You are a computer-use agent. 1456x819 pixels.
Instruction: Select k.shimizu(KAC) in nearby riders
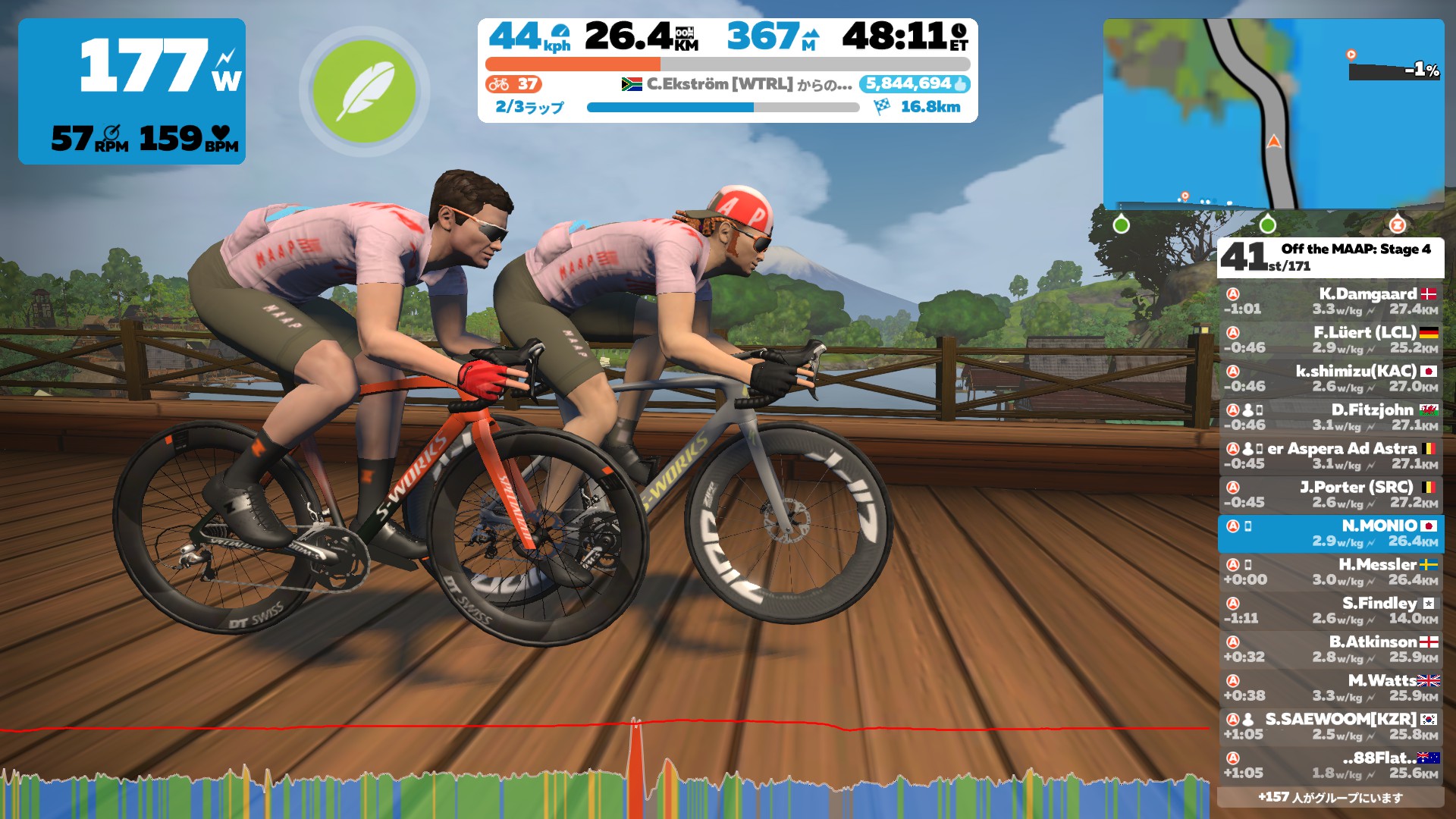(x=1331, y=378)
